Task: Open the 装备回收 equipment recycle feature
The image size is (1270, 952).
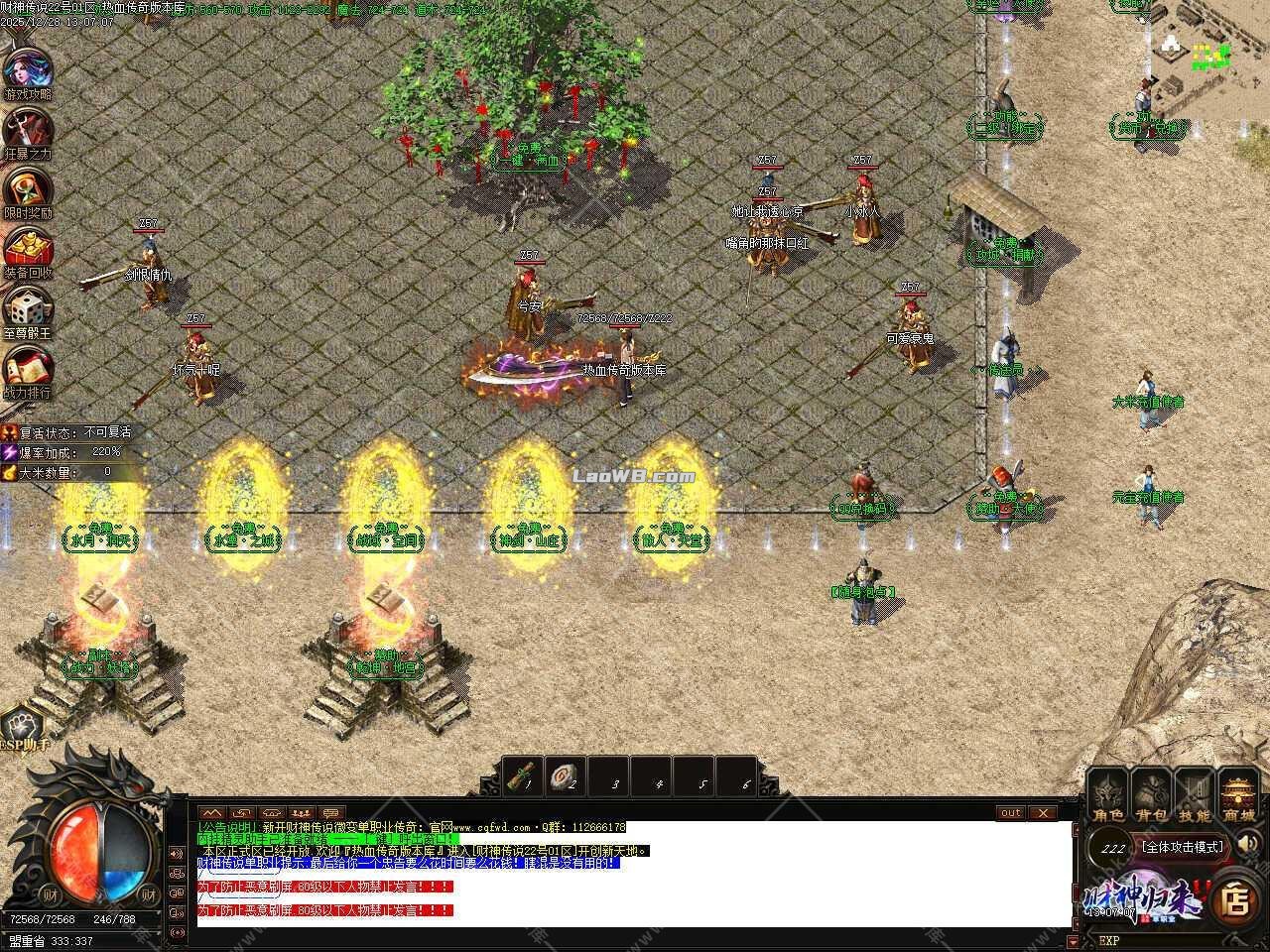Action: 28,248
